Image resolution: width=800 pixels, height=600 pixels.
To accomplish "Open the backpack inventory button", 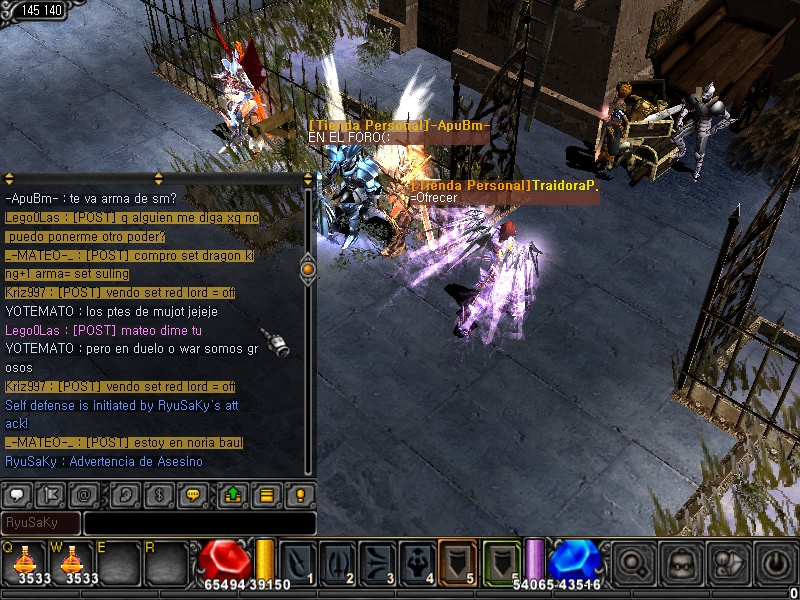I will pos(680,564).
